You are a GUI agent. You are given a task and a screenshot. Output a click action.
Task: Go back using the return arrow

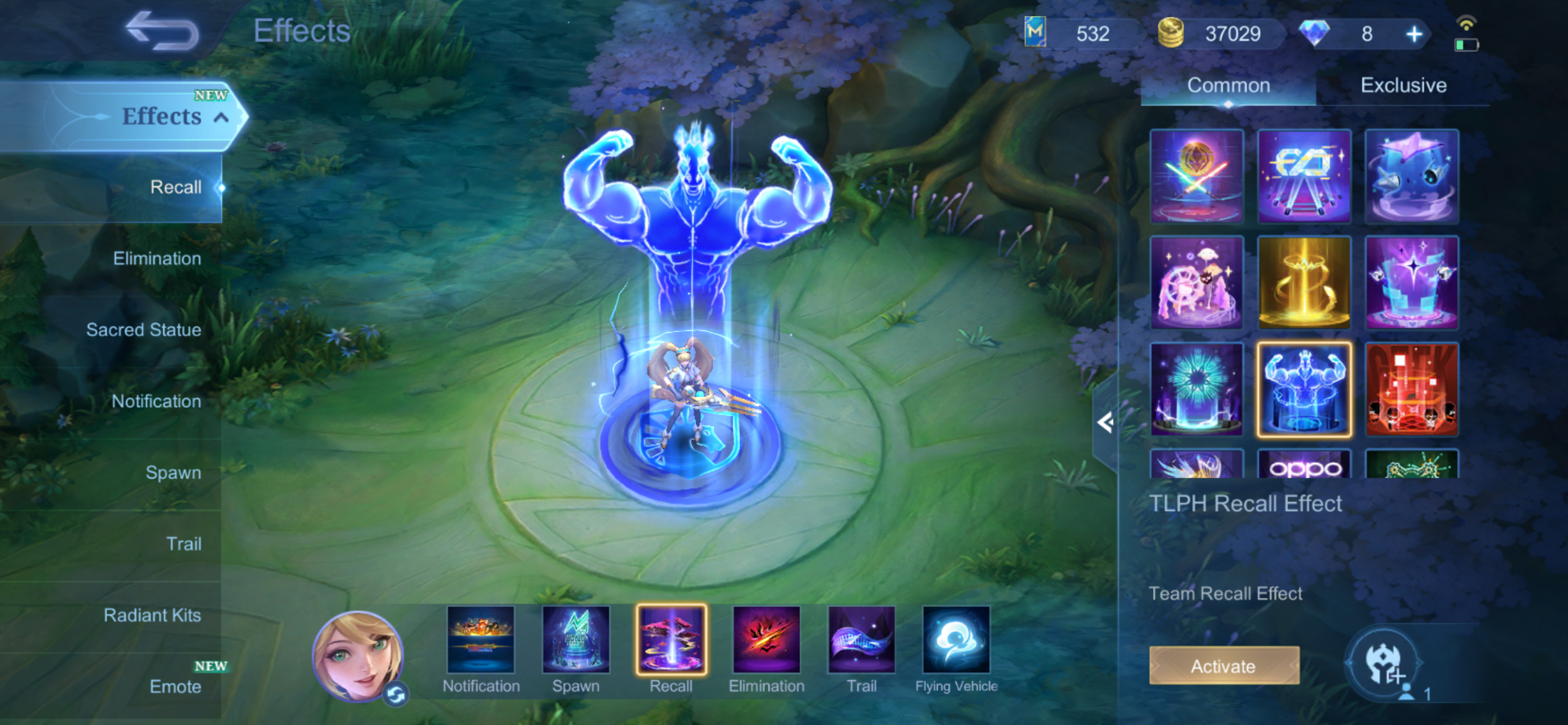162,31
